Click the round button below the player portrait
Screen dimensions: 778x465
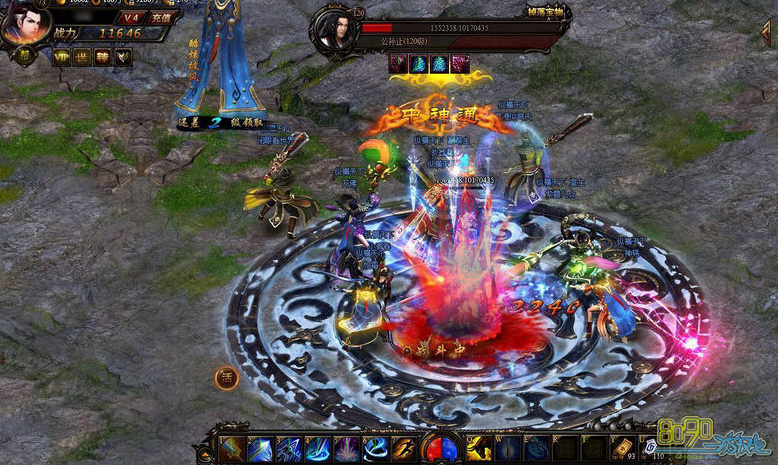pos(23,56)
